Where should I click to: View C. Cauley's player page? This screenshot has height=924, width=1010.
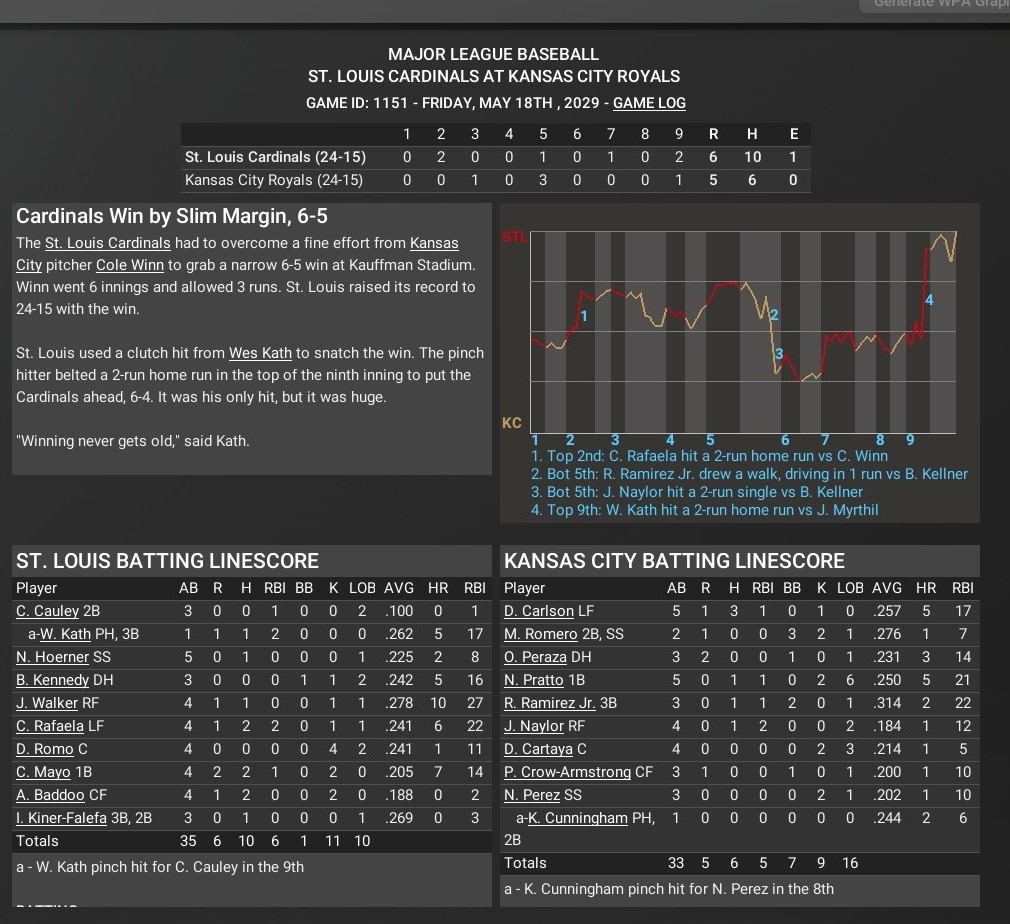(47, 611)
